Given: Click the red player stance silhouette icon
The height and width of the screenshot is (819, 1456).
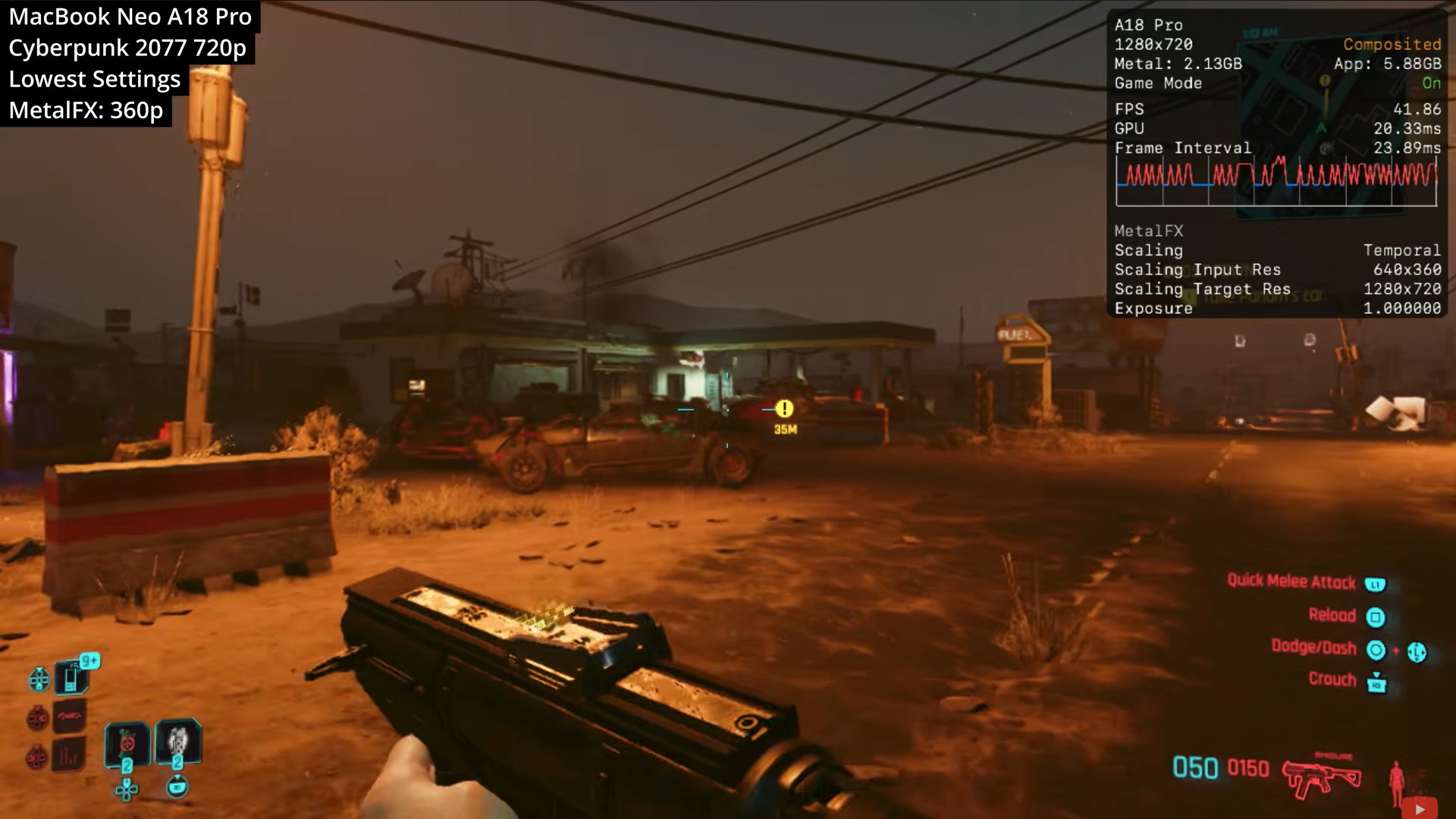Looking at the screenshot, I should click(x=1396, y=783).
